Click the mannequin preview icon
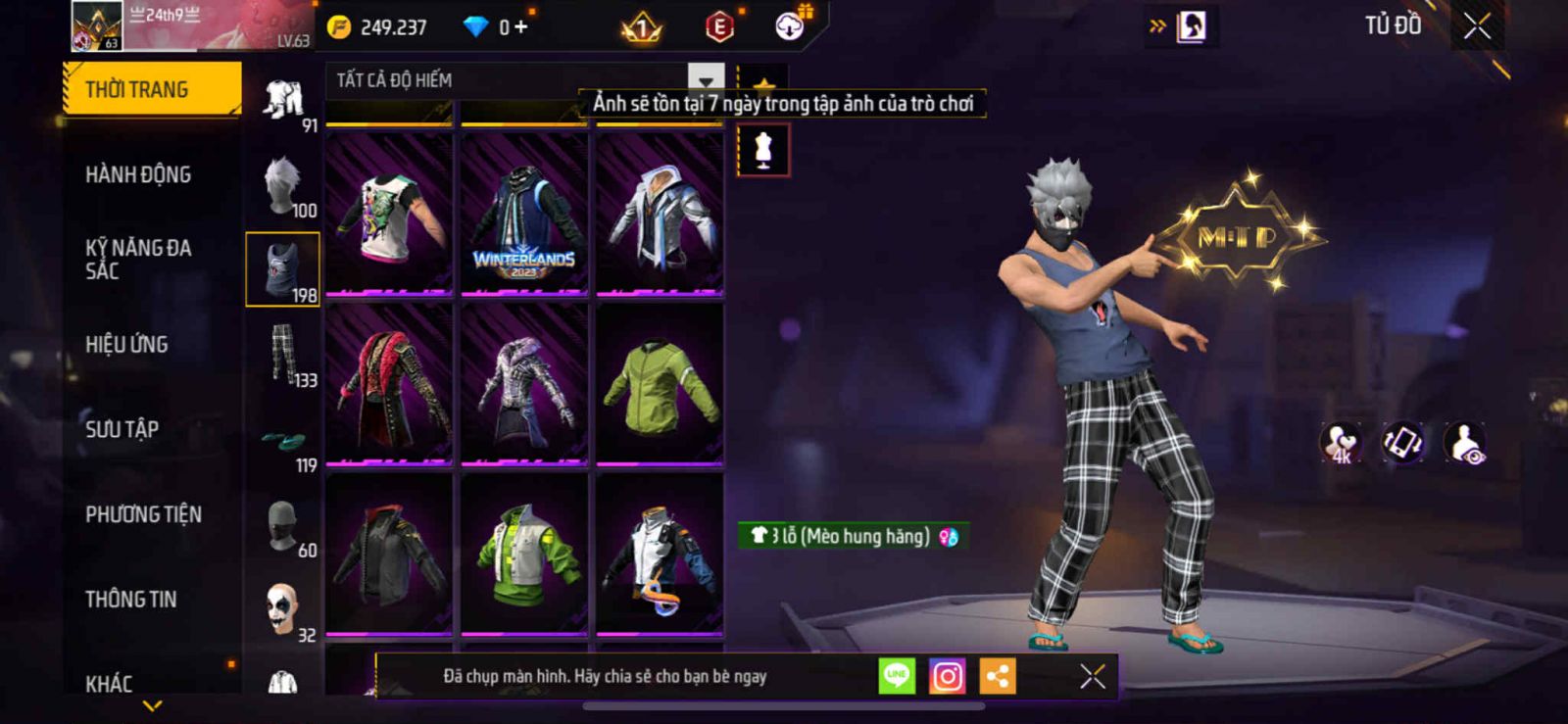 pos(763,151)
